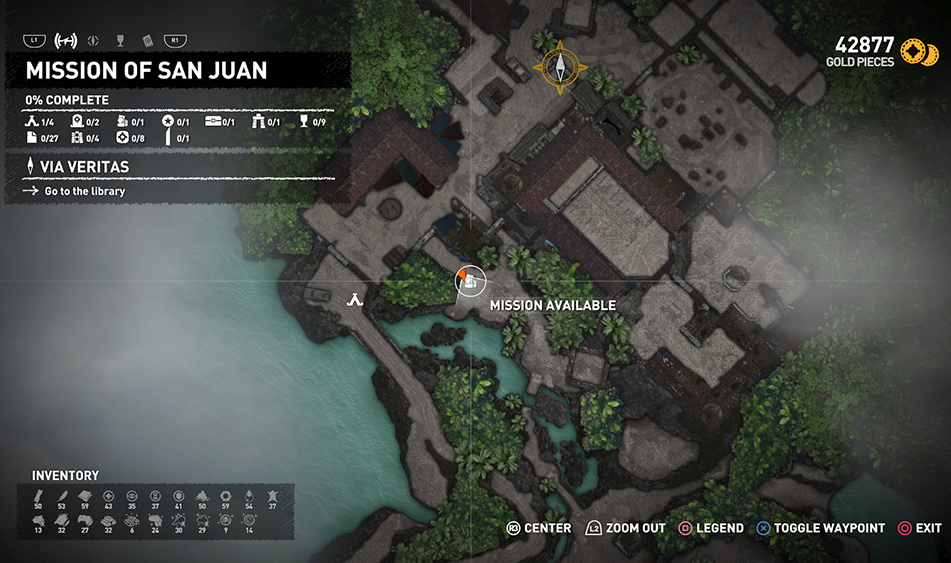Image resolution: width=951 pixels, height=563 pixels.
Task: Click the base camp tent marker
Action: [354, 298]
